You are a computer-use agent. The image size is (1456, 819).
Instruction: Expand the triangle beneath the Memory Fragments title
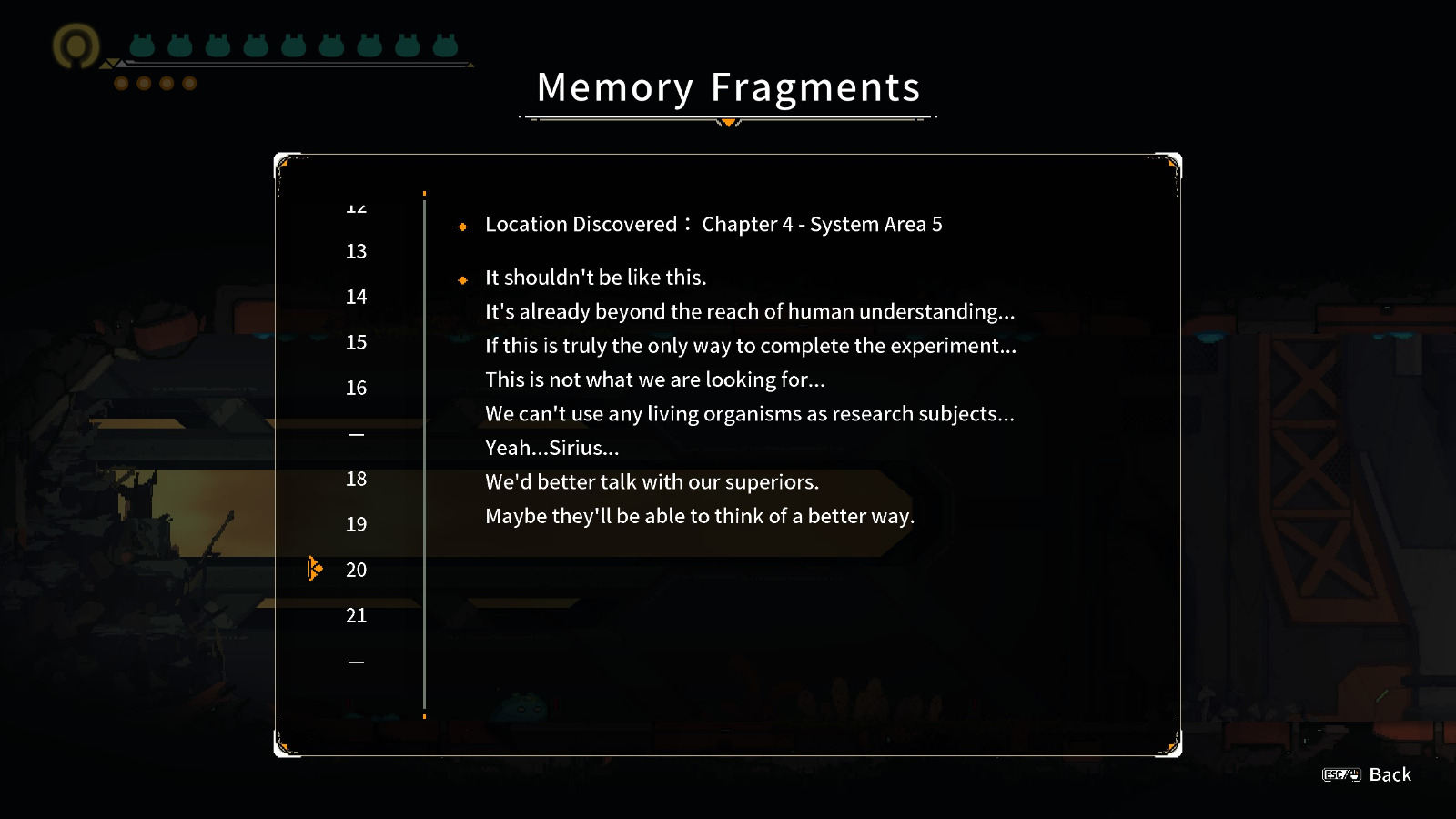728,122
